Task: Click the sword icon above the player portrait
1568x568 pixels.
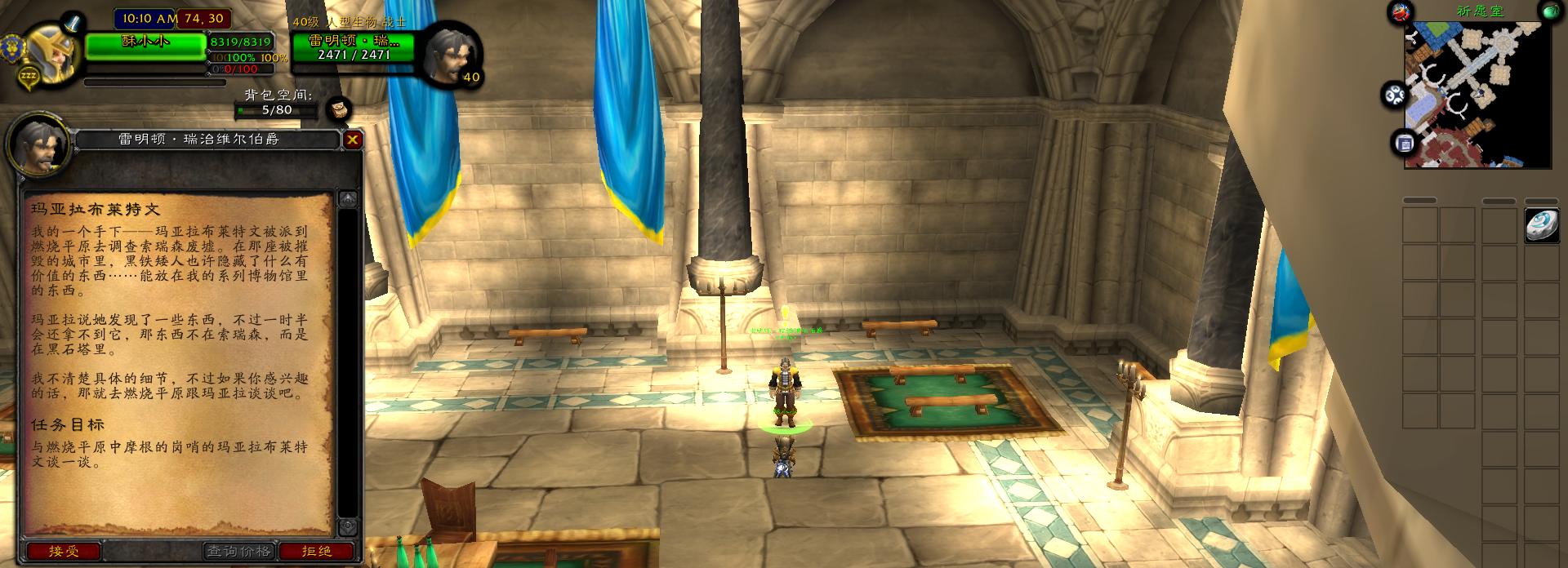Action: coord(73,22)
